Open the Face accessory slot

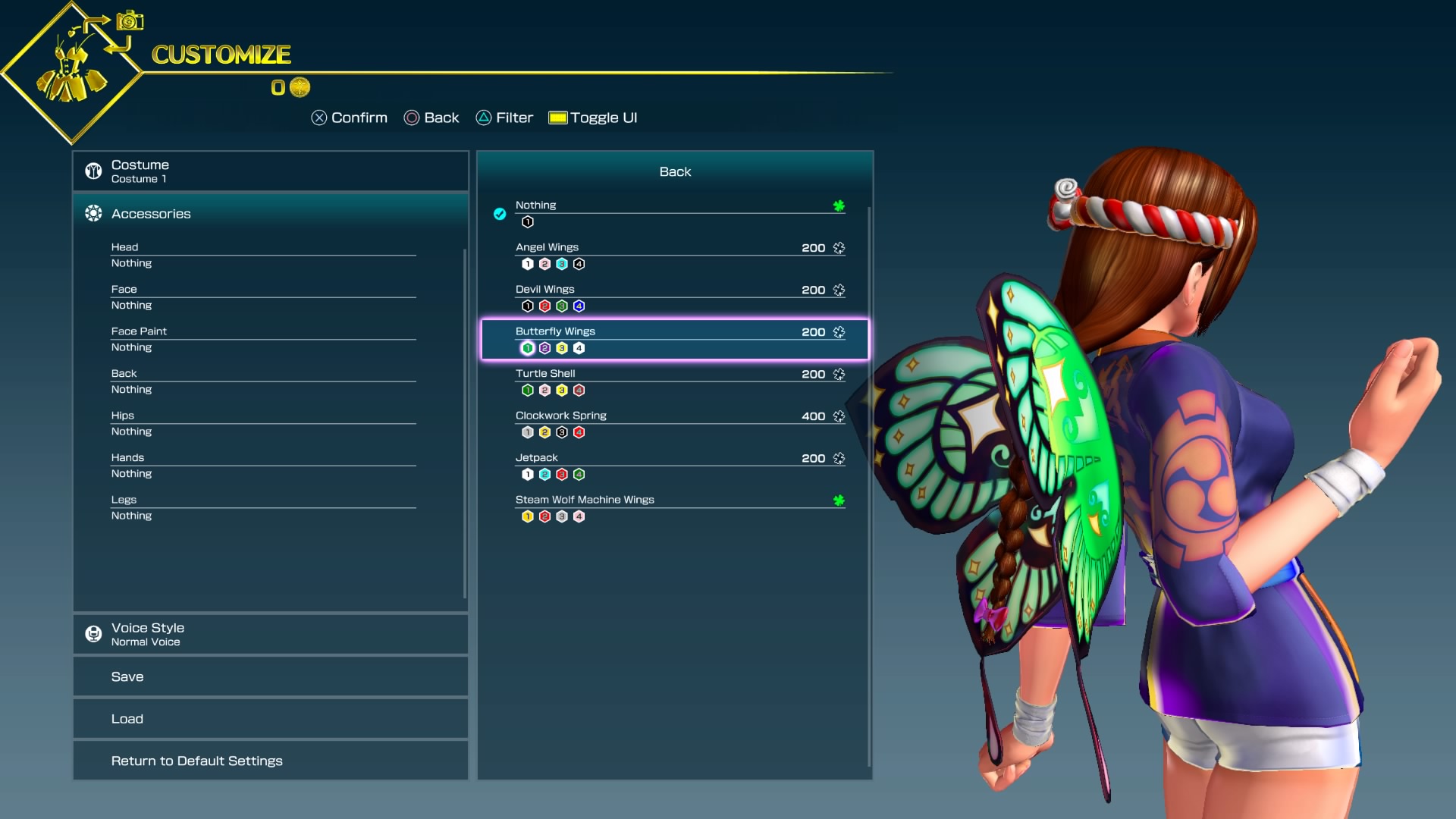coord(263,297)
